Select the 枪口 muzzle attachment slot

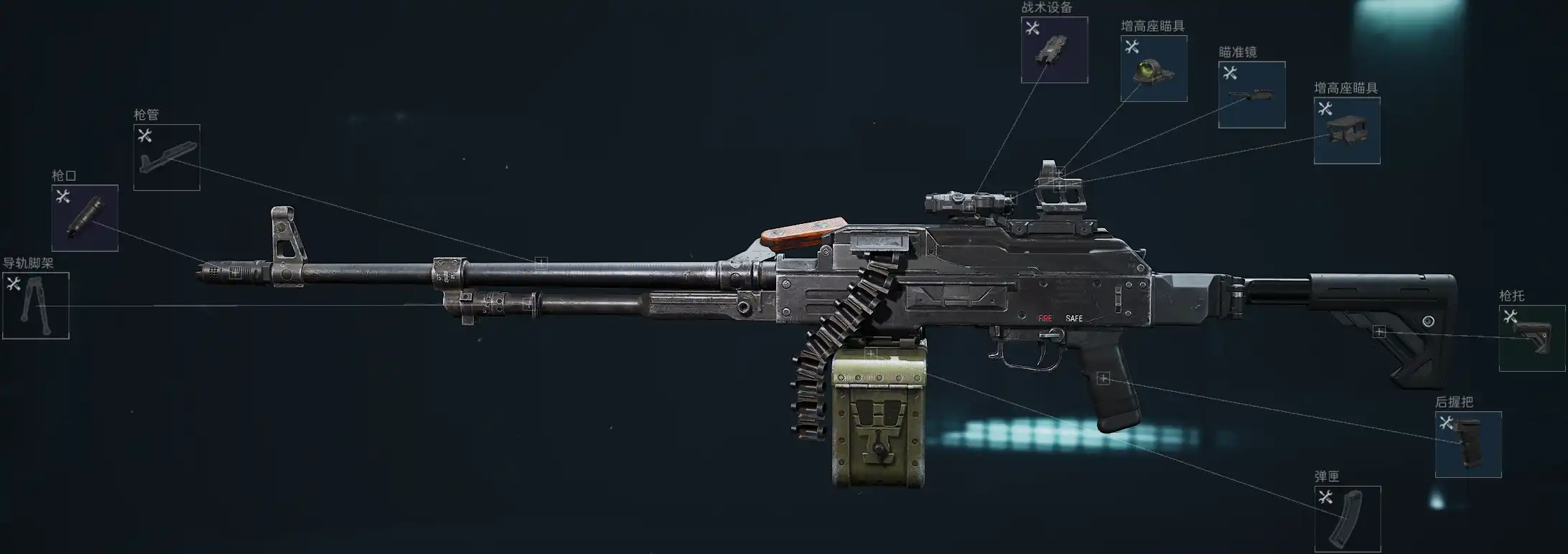pos(85,218)
